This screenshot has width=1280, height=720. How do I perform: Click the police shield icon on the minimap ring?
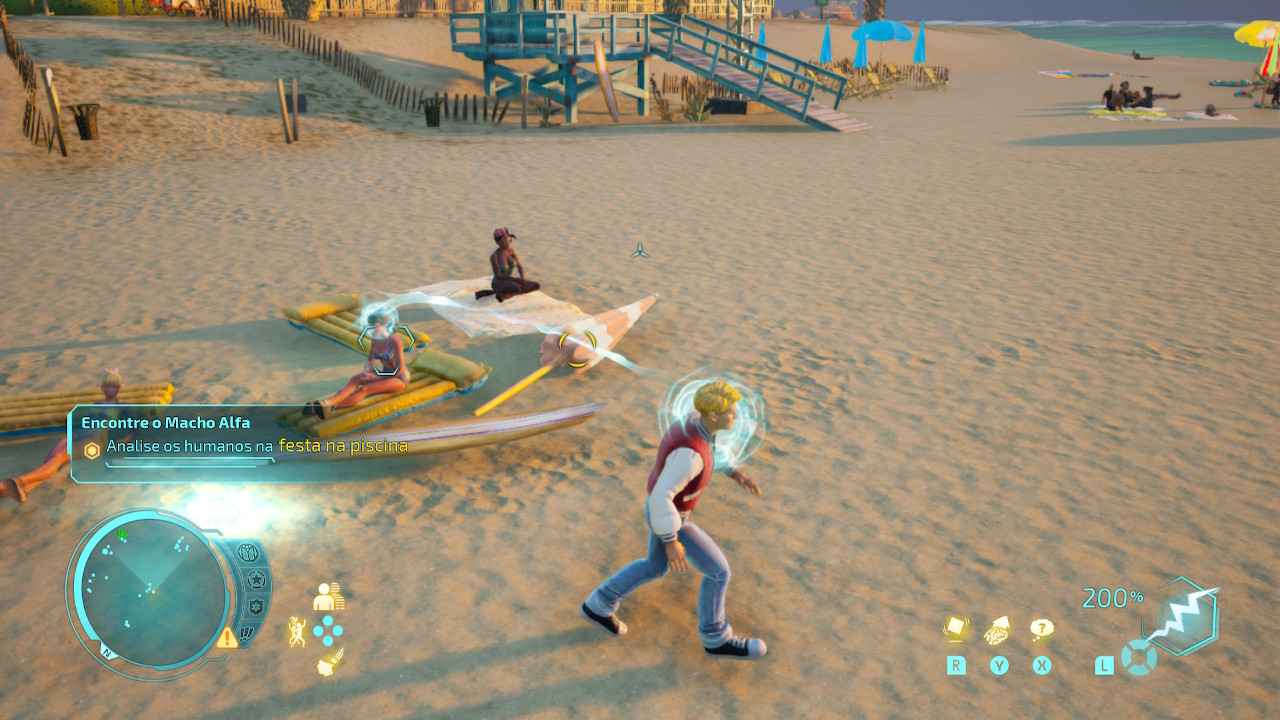click(258, 607)
